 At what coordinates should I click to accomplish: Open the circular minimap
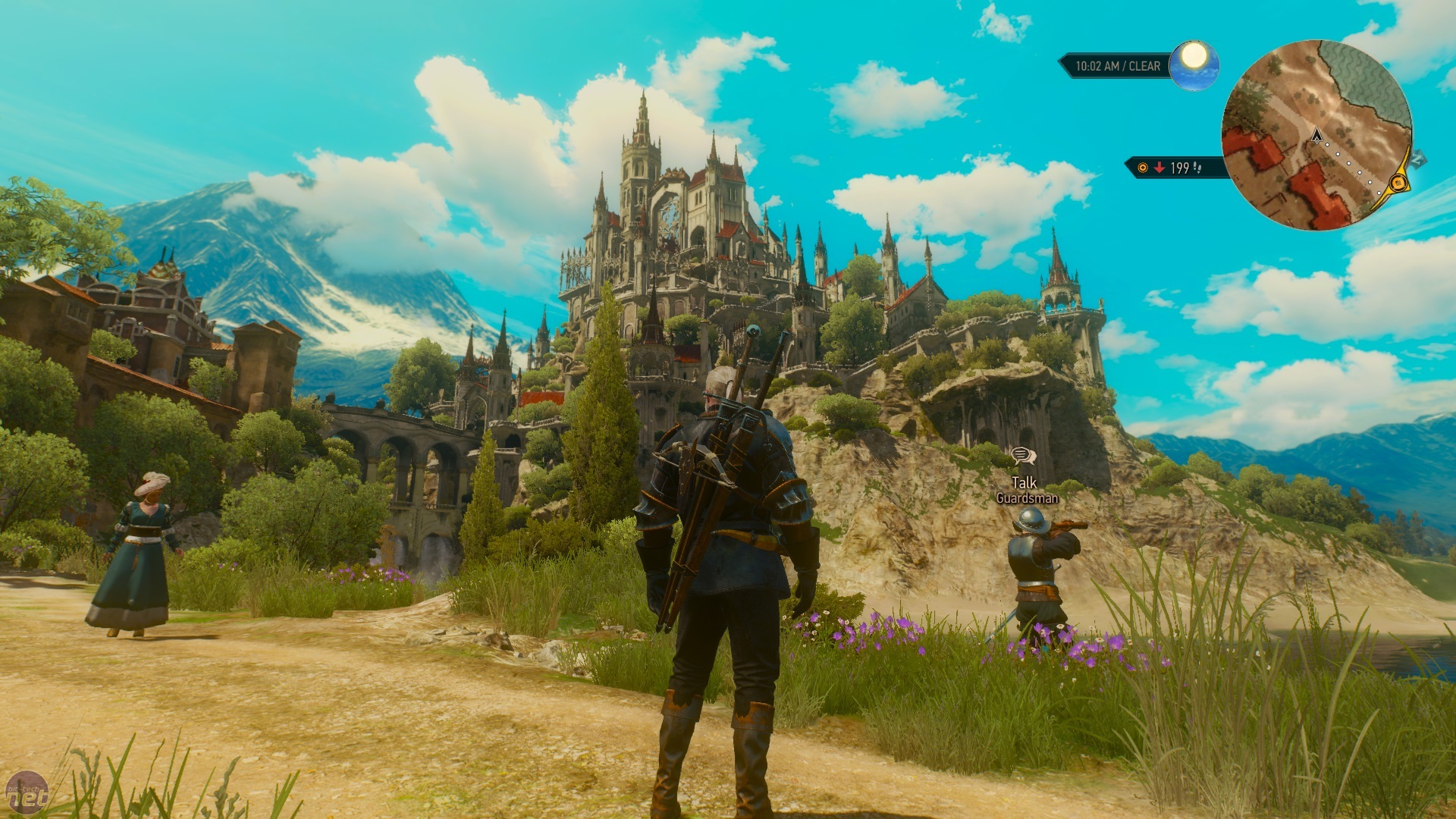(x=1316, y=135)
